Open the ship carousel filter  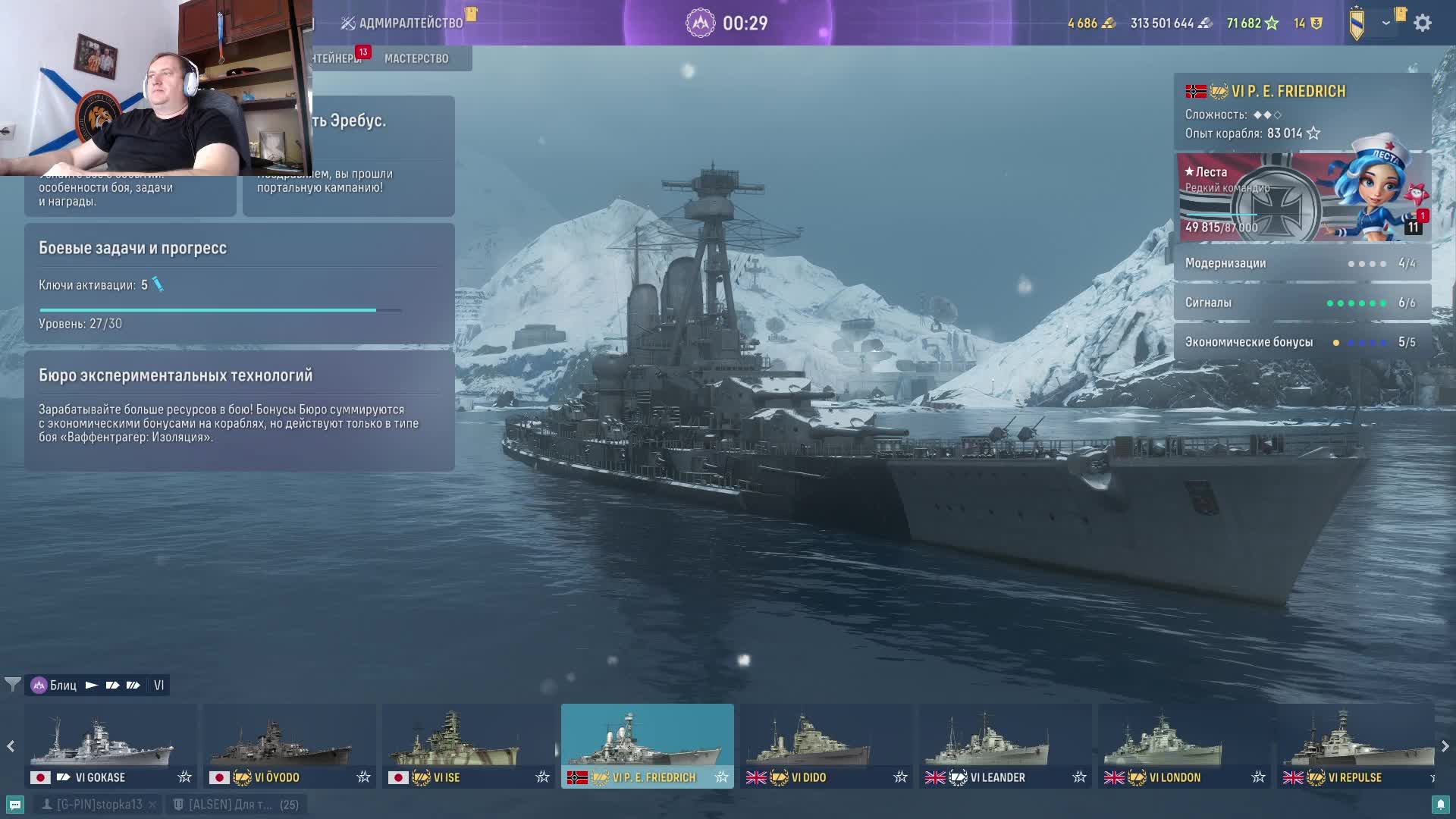click(12, 685)
